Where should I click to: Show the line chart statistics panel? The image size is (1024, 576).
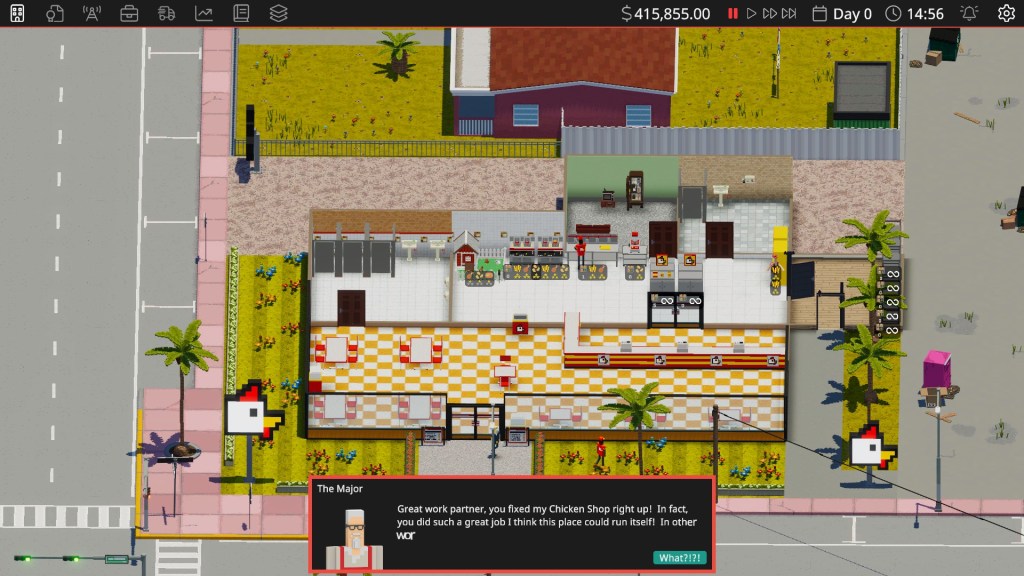[x=203, y=13]
